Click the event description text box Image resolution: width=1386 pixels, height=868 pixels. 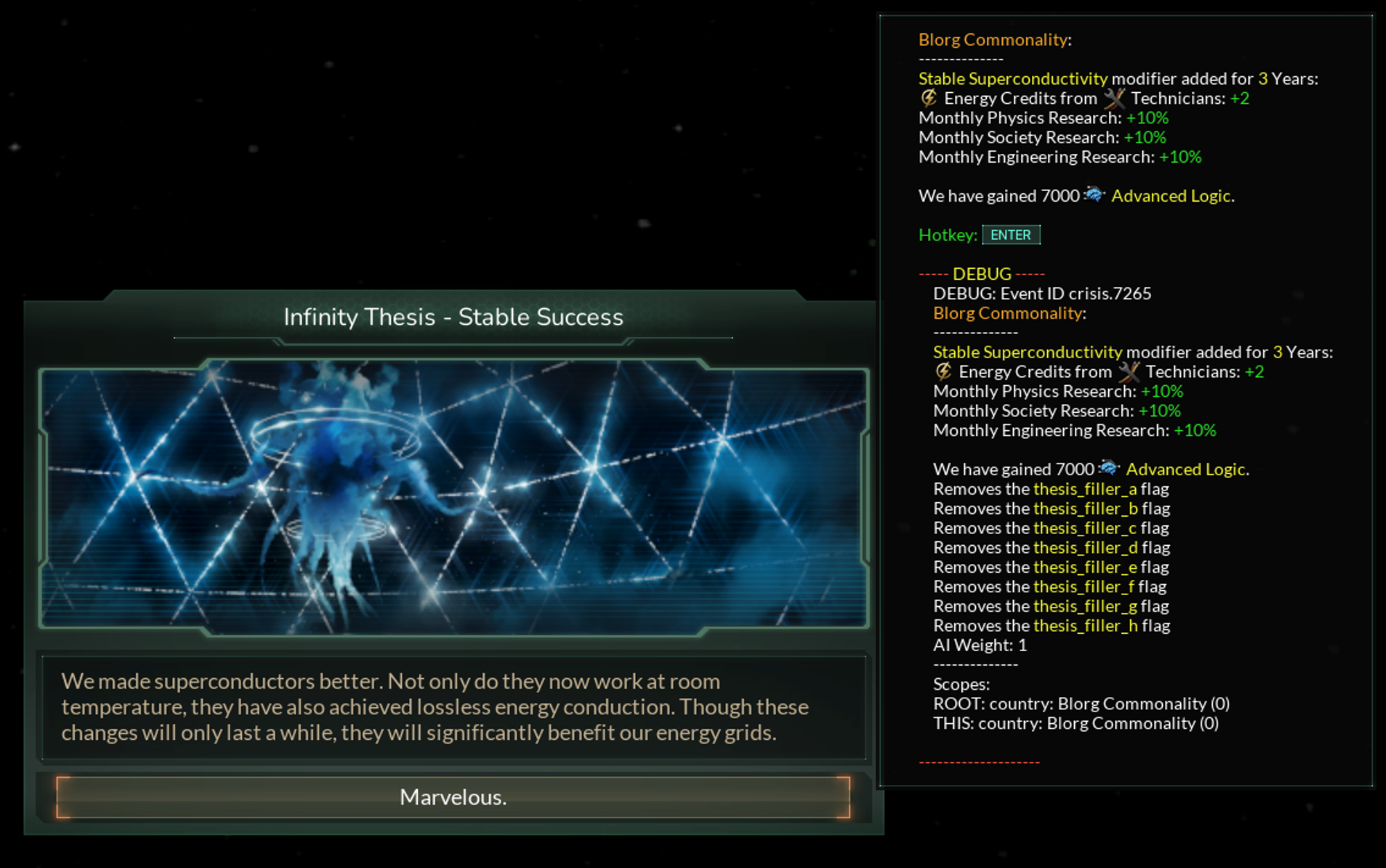tap(455, 707)
